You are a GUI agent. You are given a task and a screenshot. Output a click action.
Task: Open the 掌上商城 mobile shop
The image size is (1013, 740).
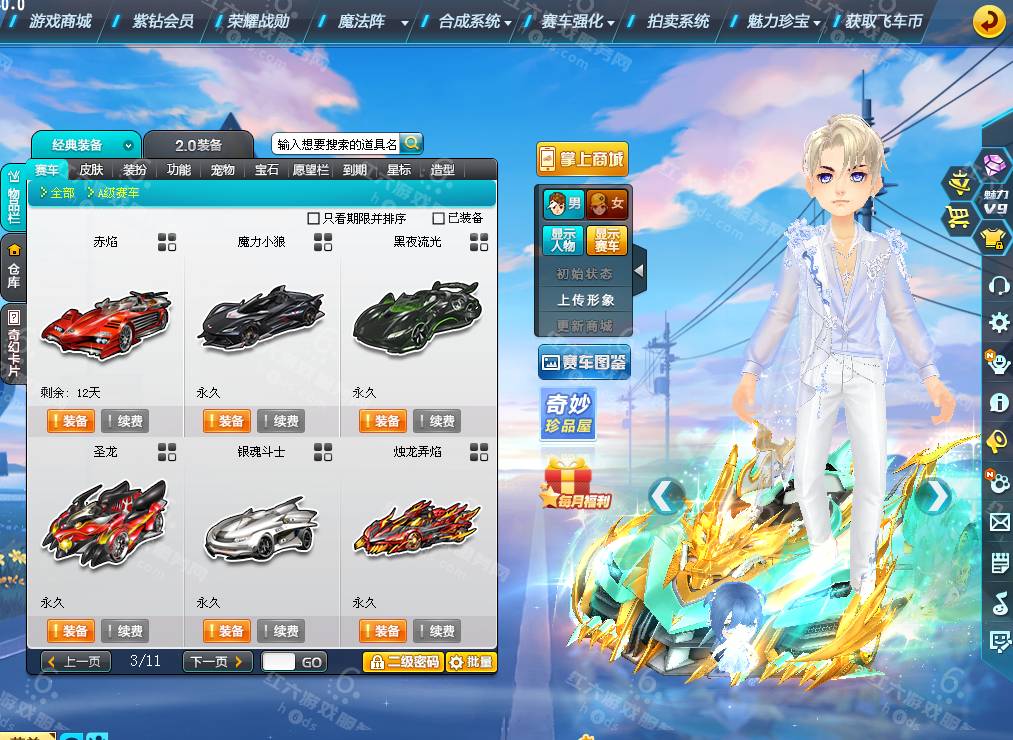pos(582,158)
